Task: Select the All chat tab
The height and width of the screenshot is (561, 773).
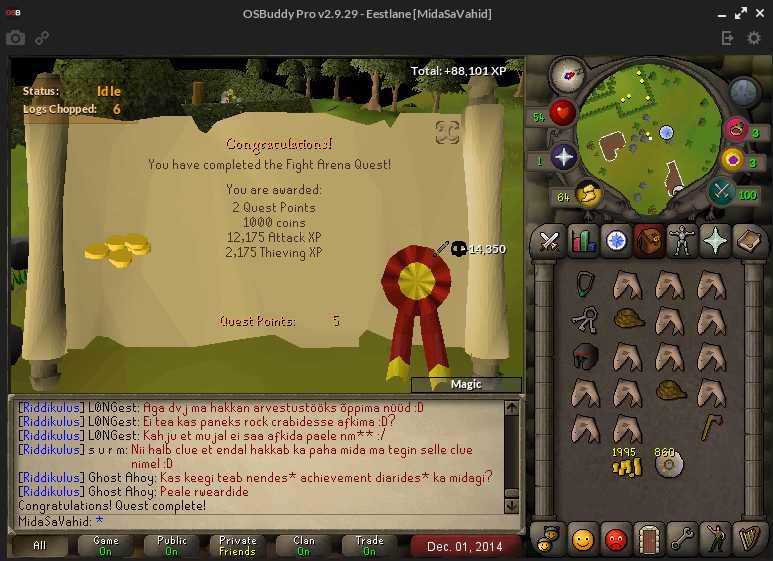Action: click(x=39, y=546)
